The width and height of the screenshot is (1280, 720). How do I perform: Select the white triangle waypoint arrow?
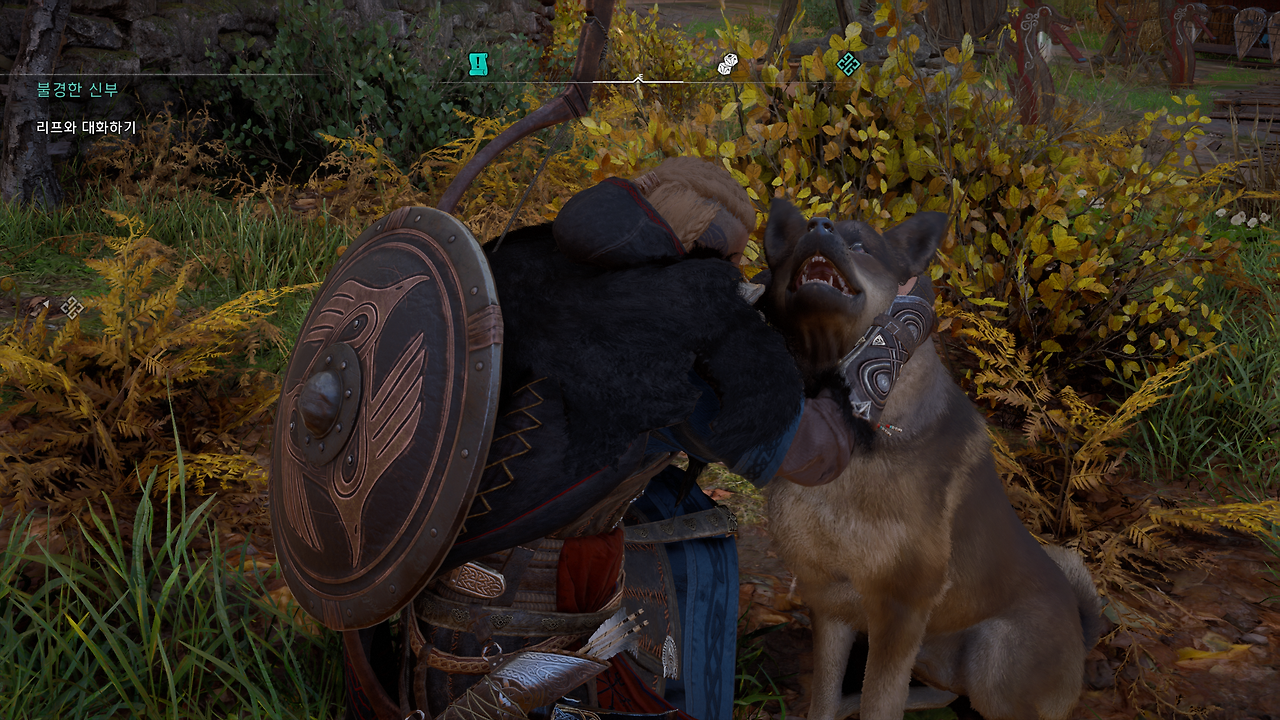coord(46,304)
